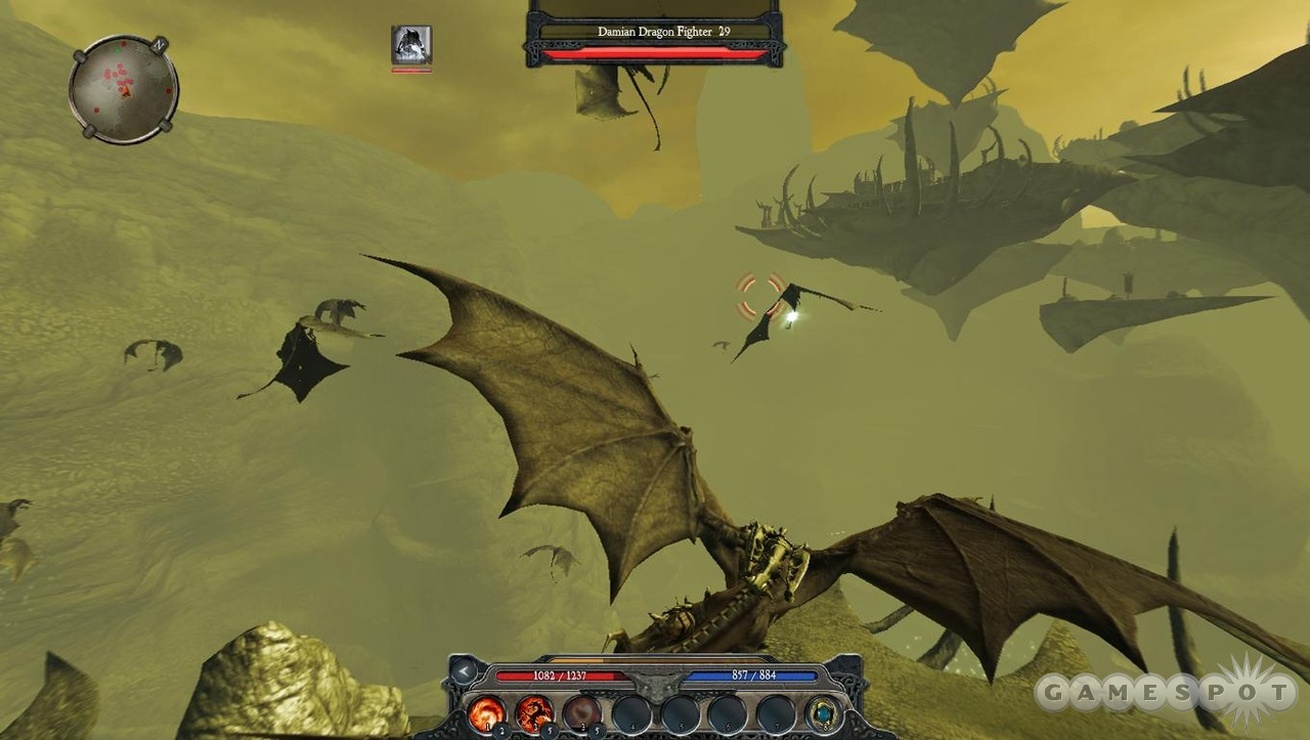1310x740 pixels.
Task: Collapse the action bar using the left arrow button
Action: [x=463, y=671]
